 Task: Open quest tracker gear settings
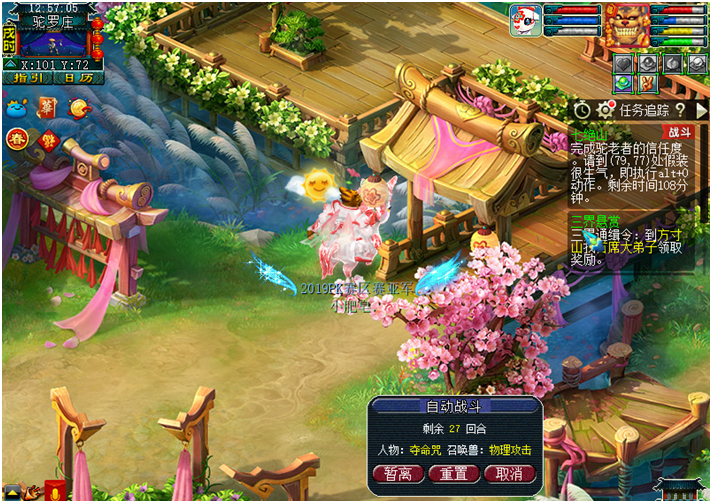[x=604, y=109]
